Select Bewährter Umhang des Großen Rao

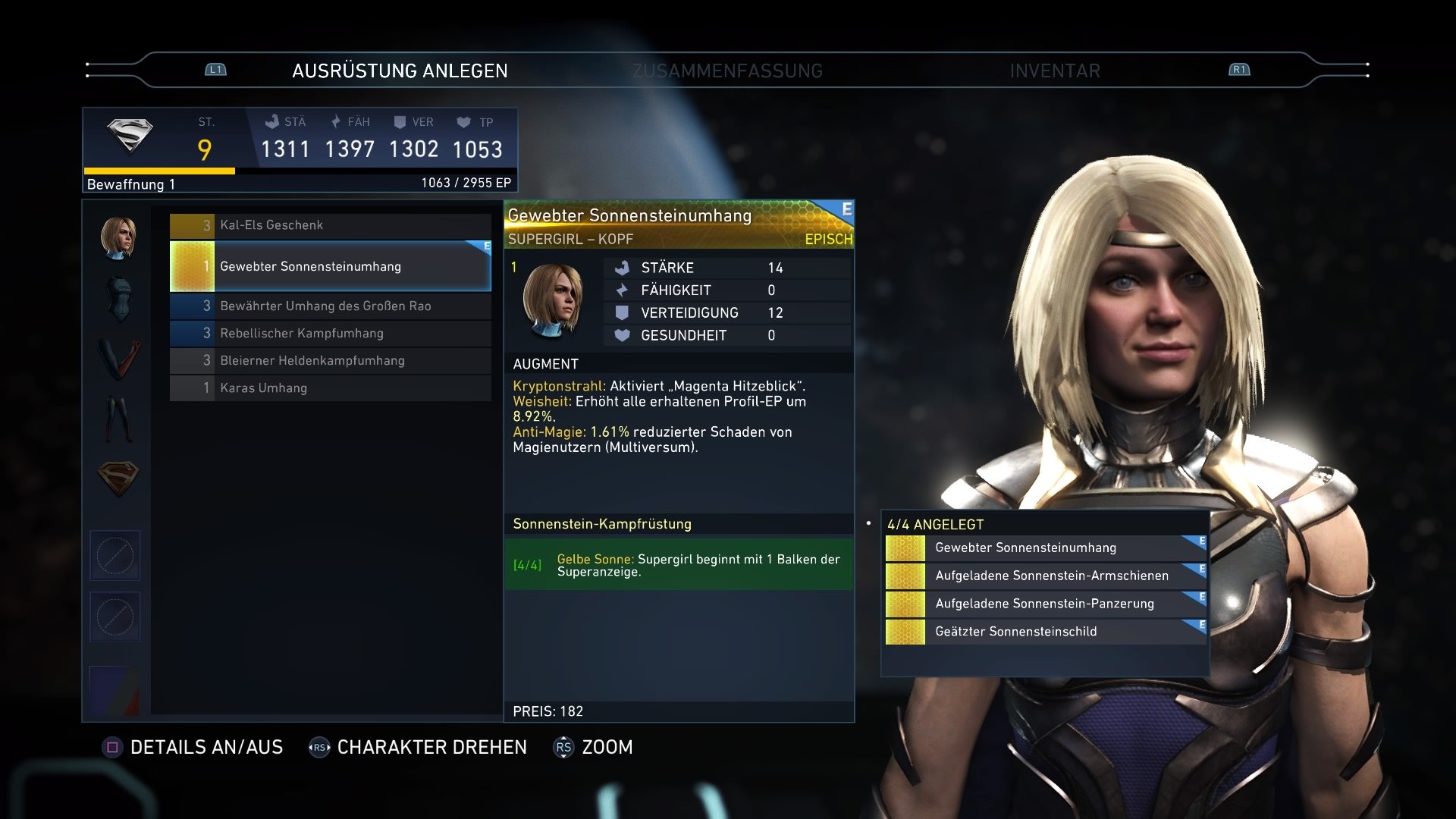click(325, 306)
